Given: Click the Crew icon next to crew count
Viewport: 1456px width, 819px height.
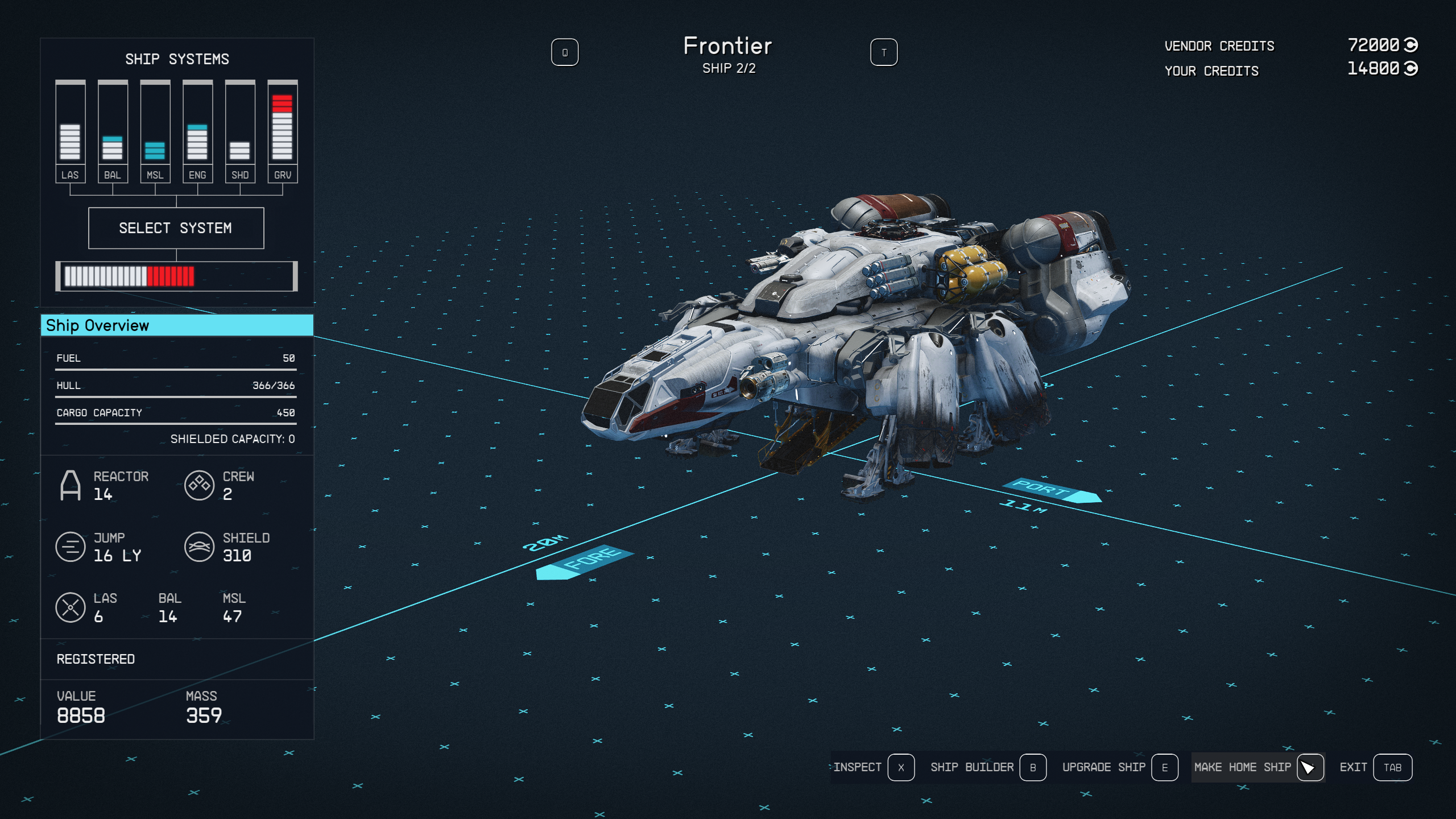Looking at the screenshot, I should [200, 486].
